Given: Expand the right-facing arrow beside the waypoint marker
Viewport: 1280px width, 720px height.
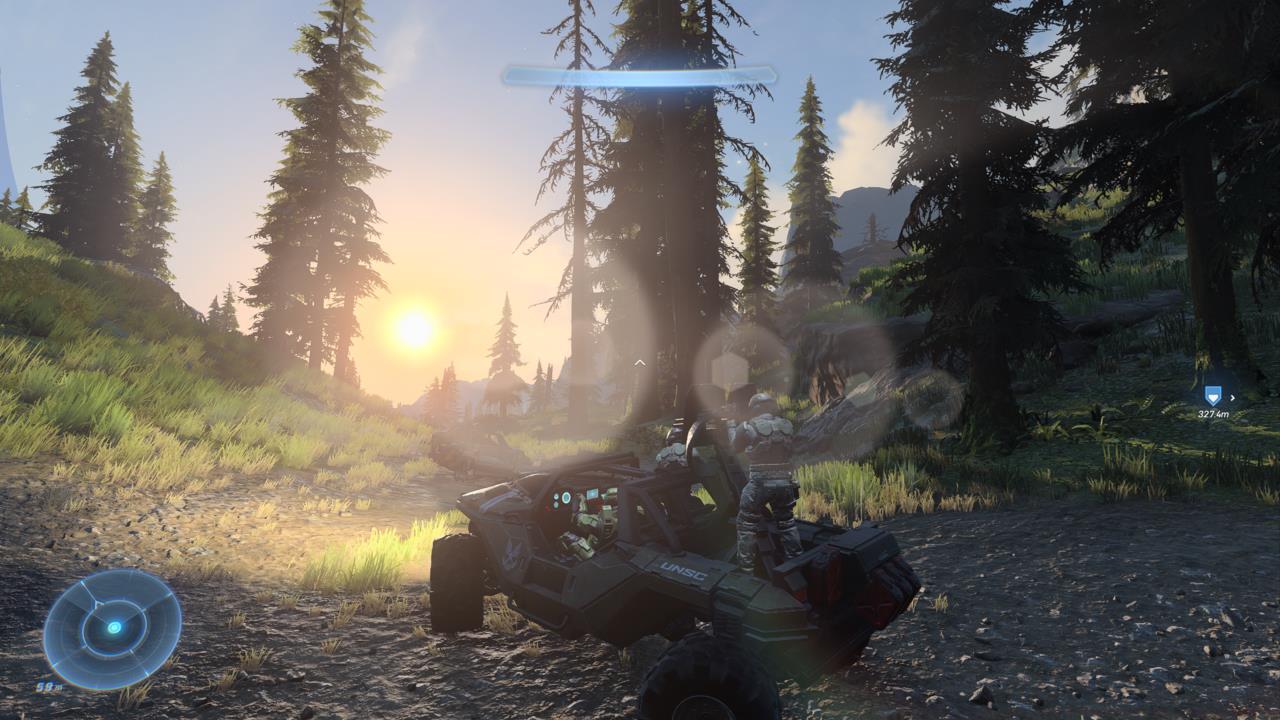Looking at the screenshot, I should click(x=1234, y=398).
